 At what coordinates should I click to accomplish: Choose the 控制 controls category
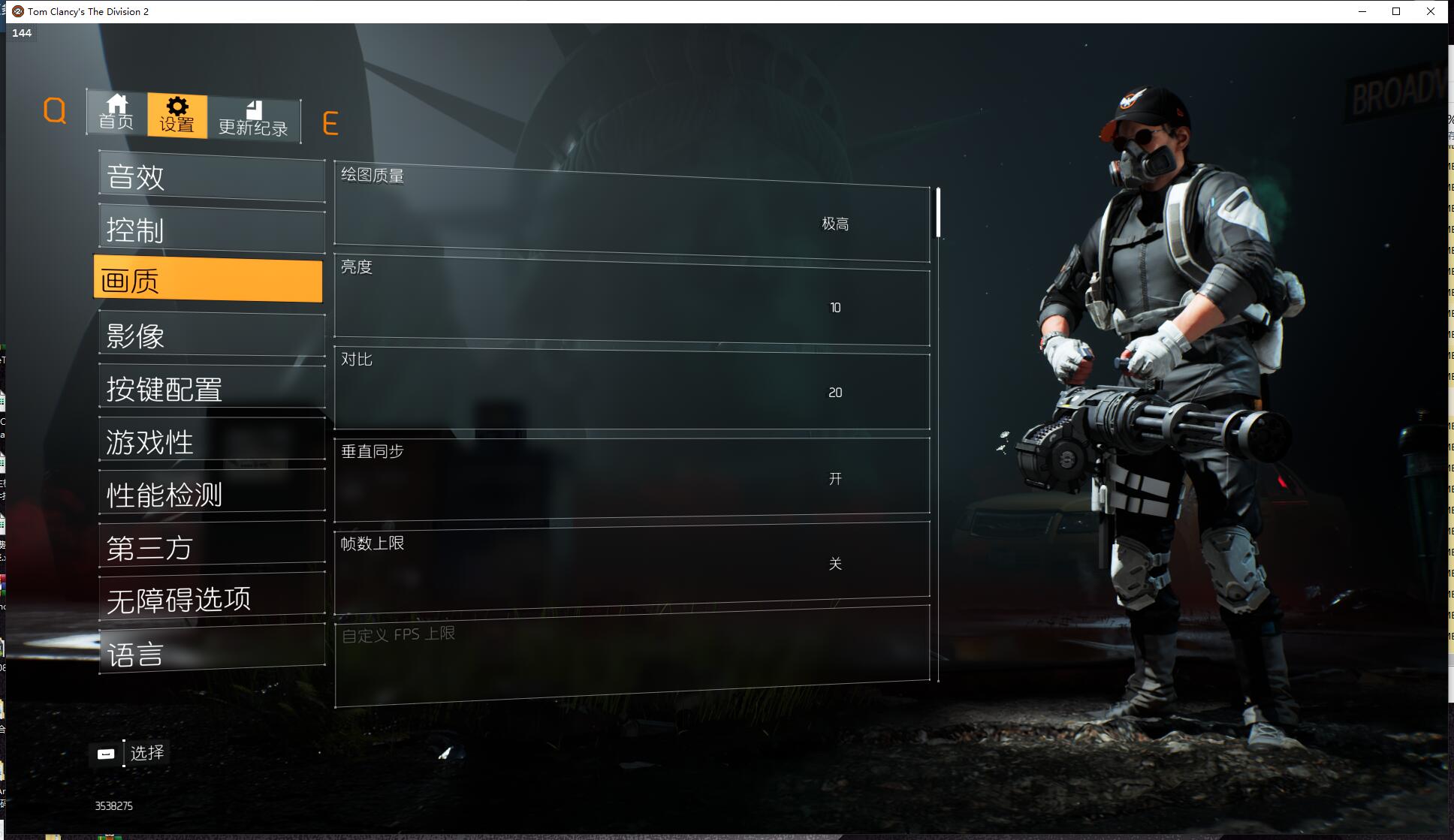[x=212, y=230]
